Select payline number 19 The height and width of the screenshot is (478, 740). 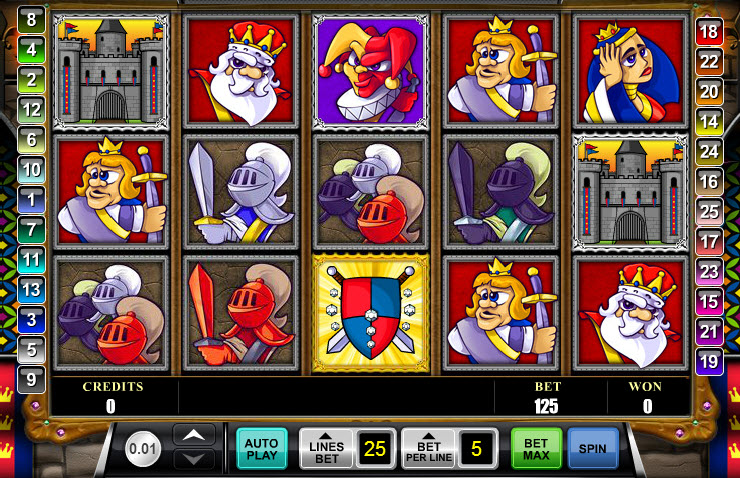click(x=709, y=361)
